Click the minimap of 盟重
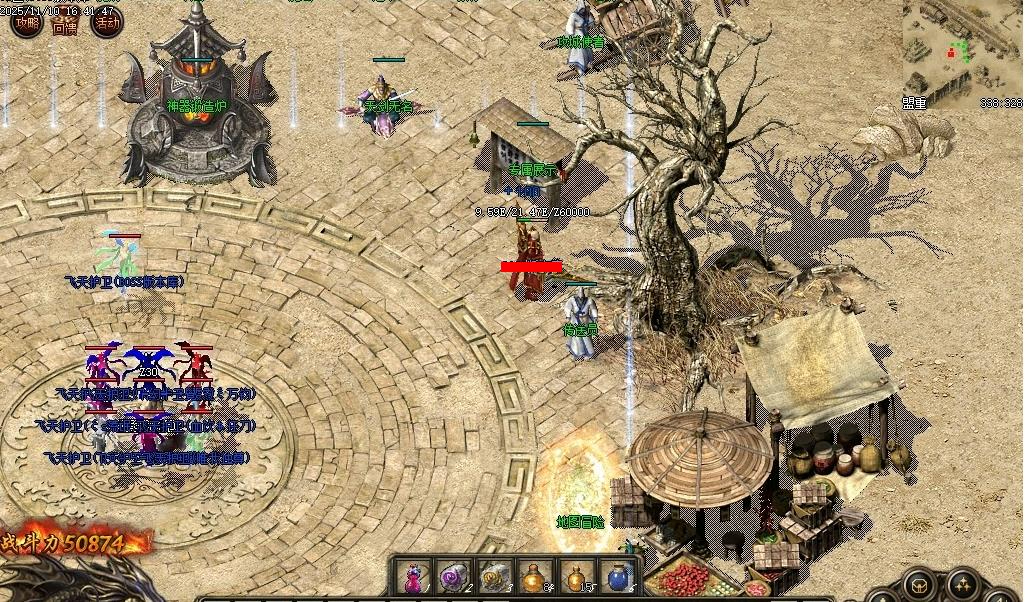Screen dimensions: 1029x602 948,48
